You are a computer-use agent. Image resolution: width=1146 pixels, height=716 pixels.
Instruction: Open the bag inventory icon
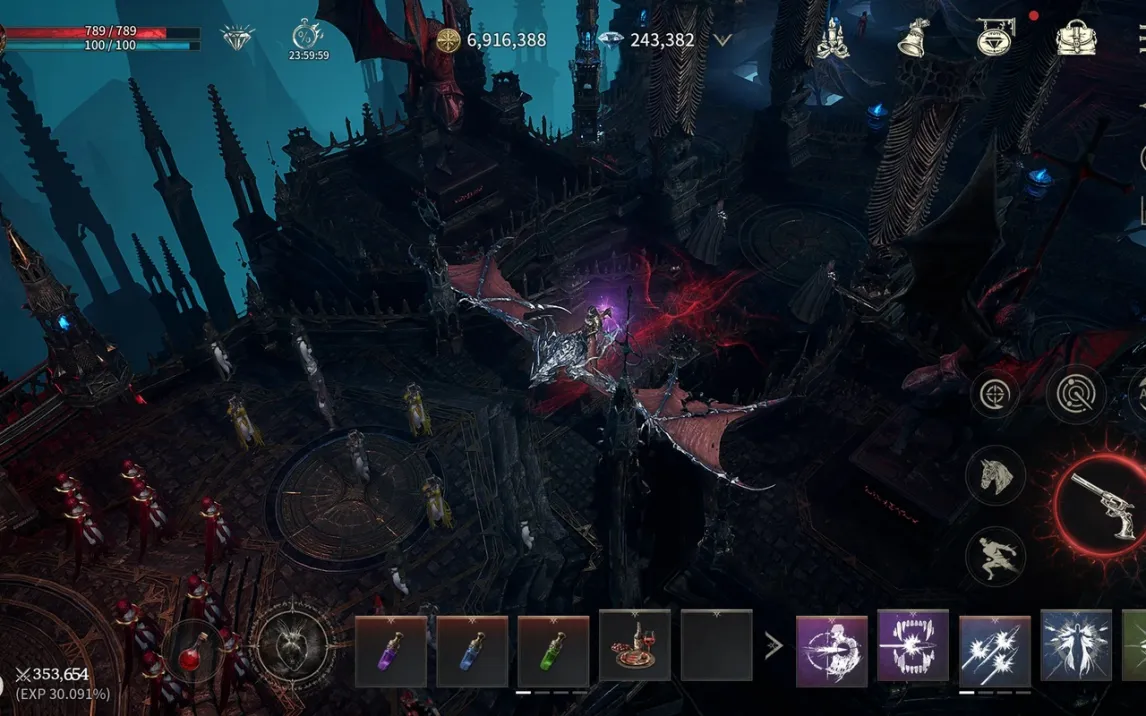[x=1076, y=38]
